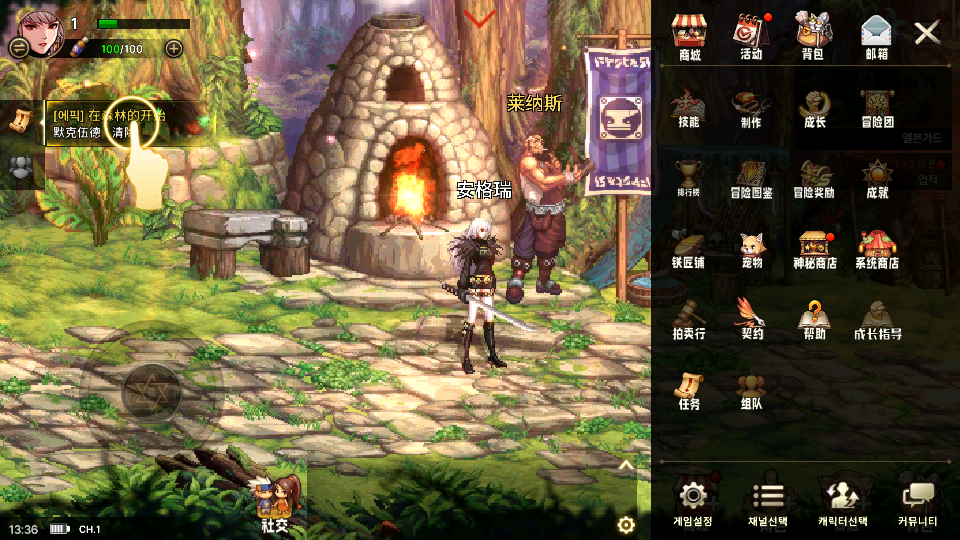Open the 宠物 pet menu
Image resolution: width=960 pixels, height=540 pixels.
point(751,247)
